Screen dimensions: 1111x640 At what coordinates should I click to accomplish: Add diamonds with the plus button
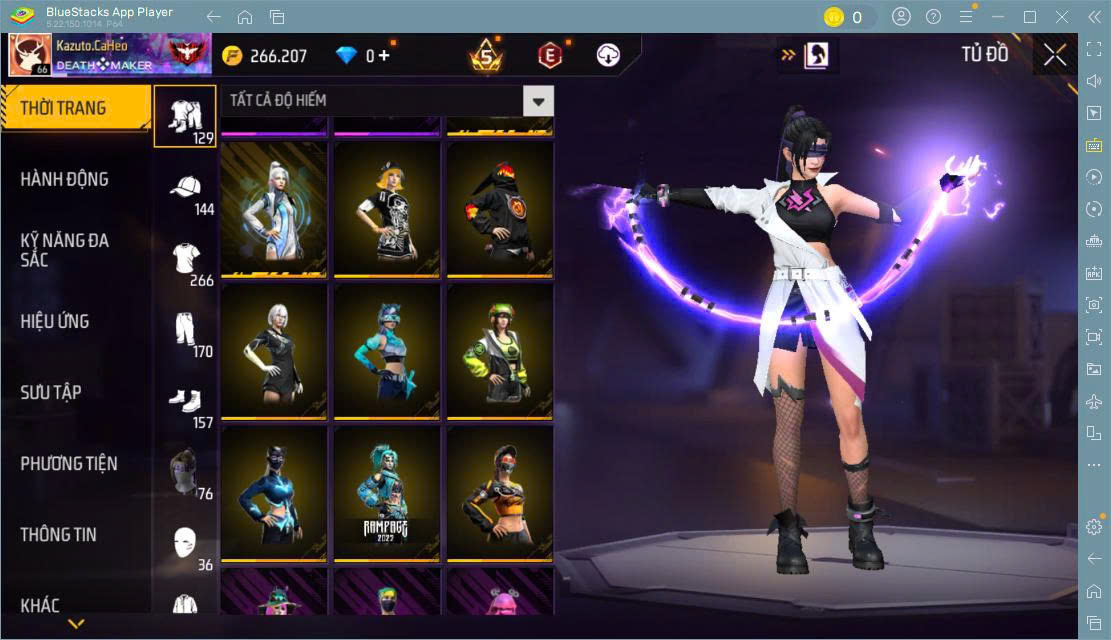[384, 56]
